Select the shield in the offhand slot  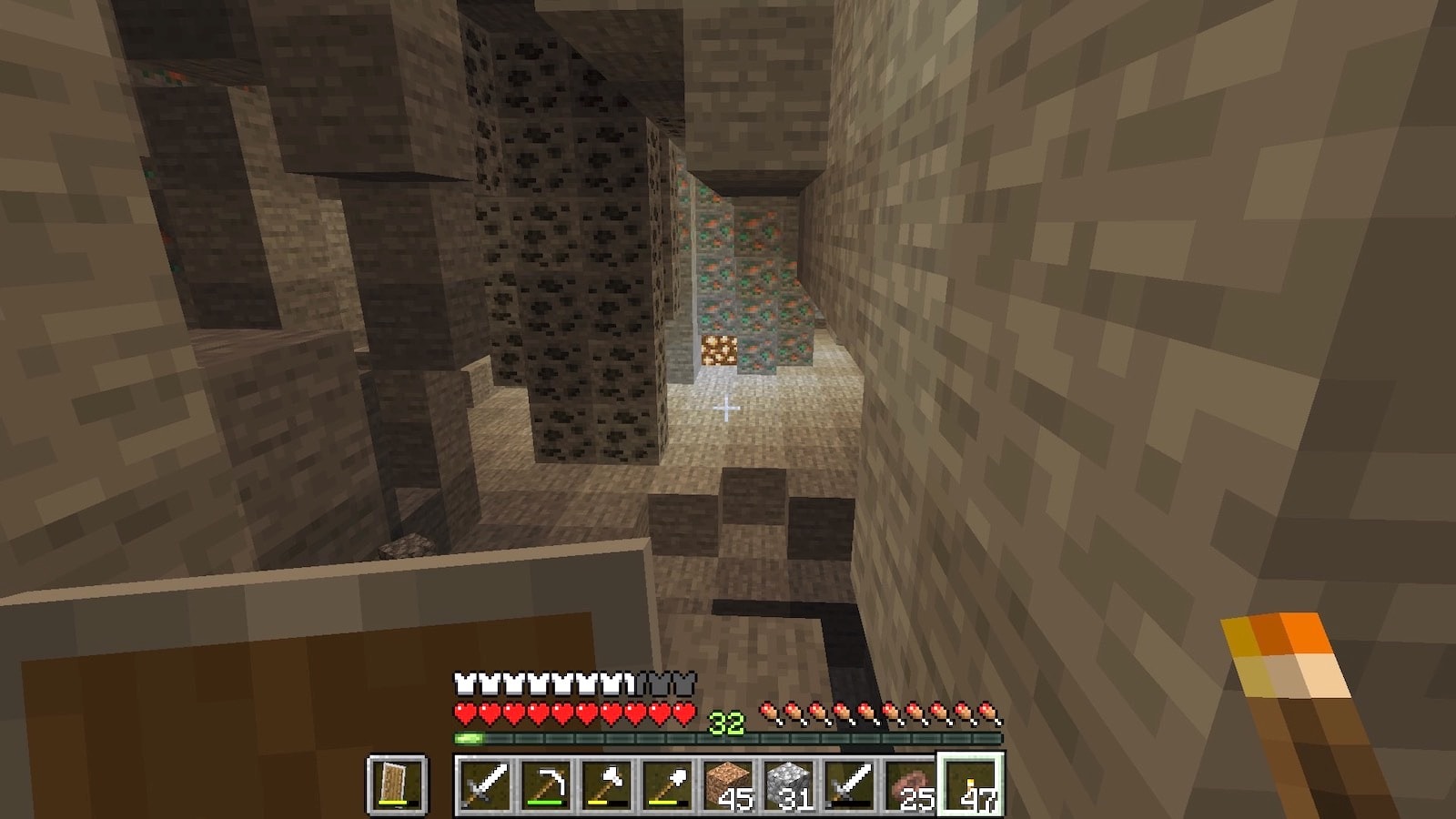(x=397, y=784)
